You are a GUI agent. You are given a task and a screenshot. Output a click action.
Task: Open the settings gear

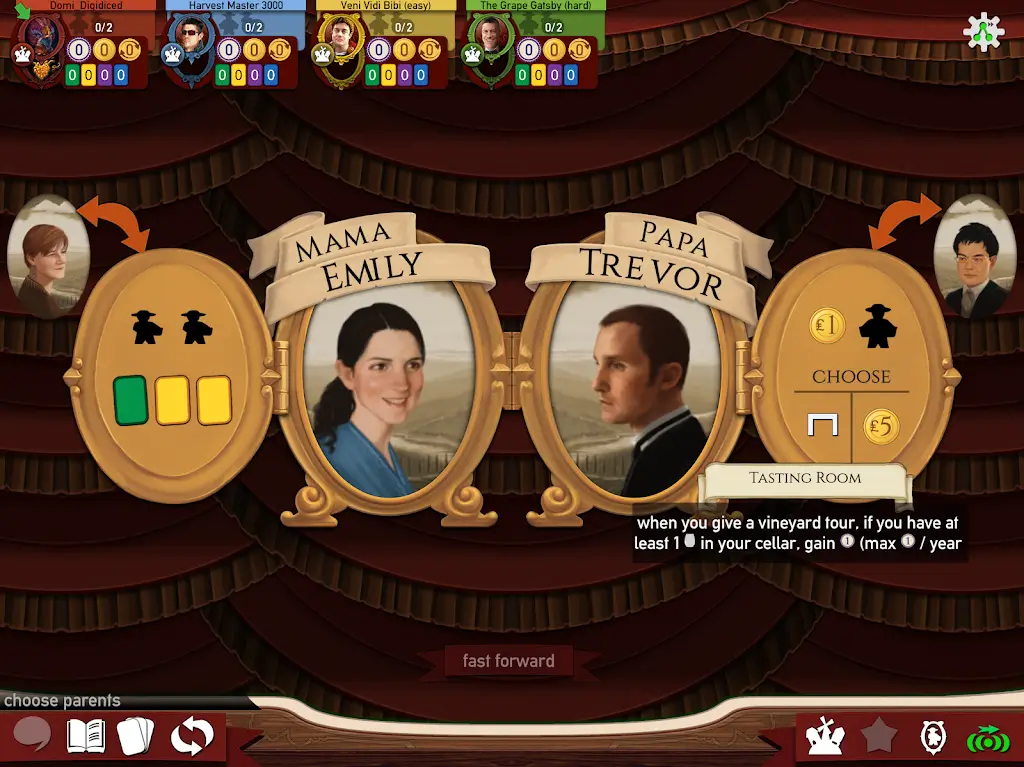pos(982,33)
